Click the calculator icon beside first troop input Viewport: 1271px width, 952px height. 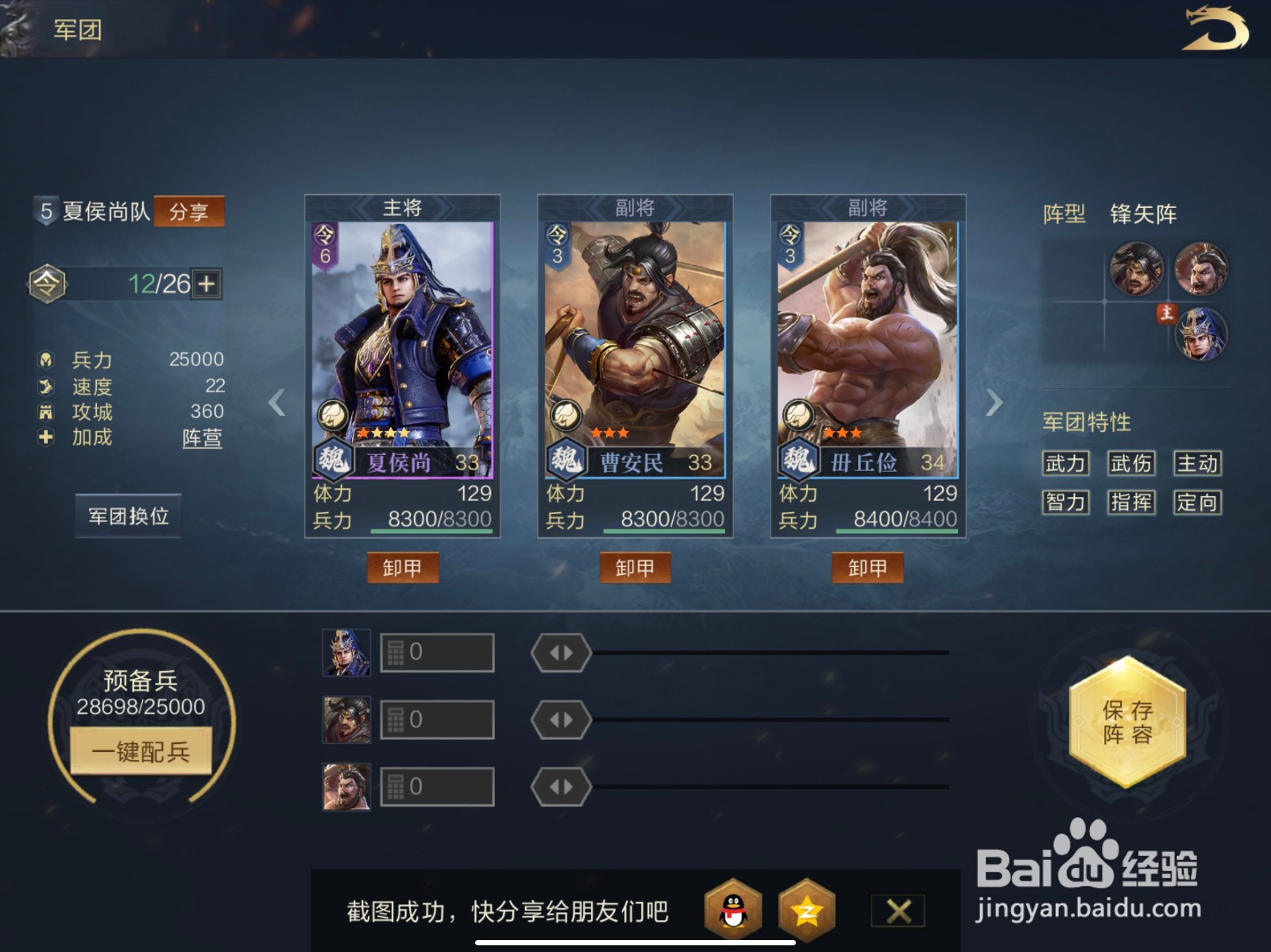tap(395, 651)
